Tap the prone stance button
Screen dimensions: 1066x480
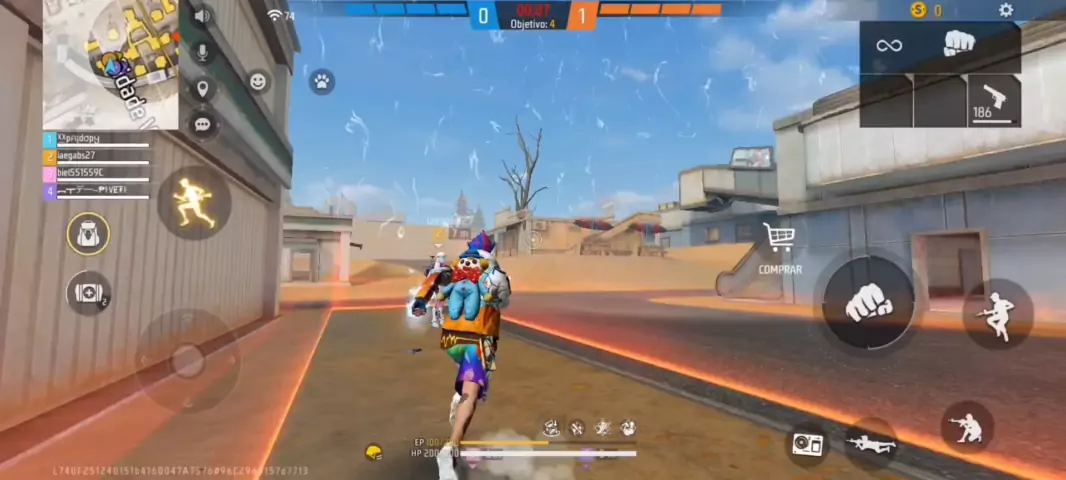[869, 443]
